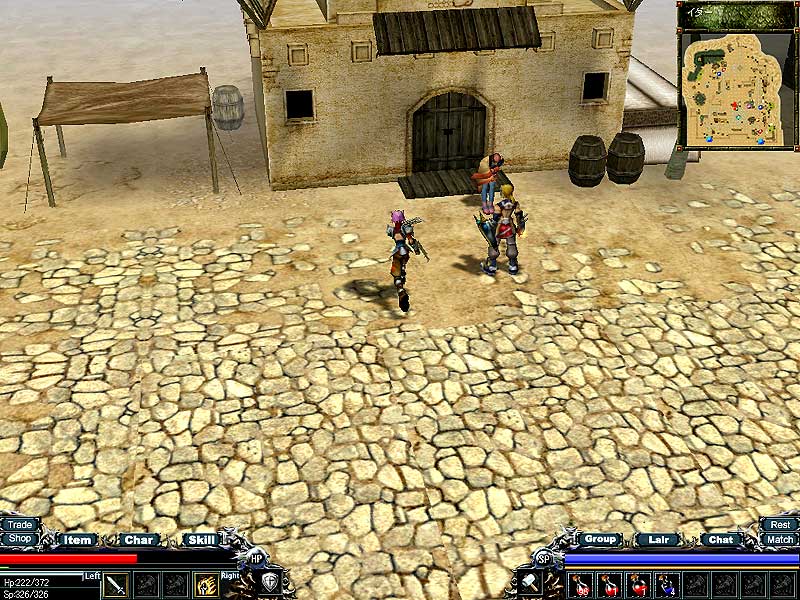The height and width of the screenshot is (600, 800).
Task: Open the Skill panel
Action: point(201,540)
